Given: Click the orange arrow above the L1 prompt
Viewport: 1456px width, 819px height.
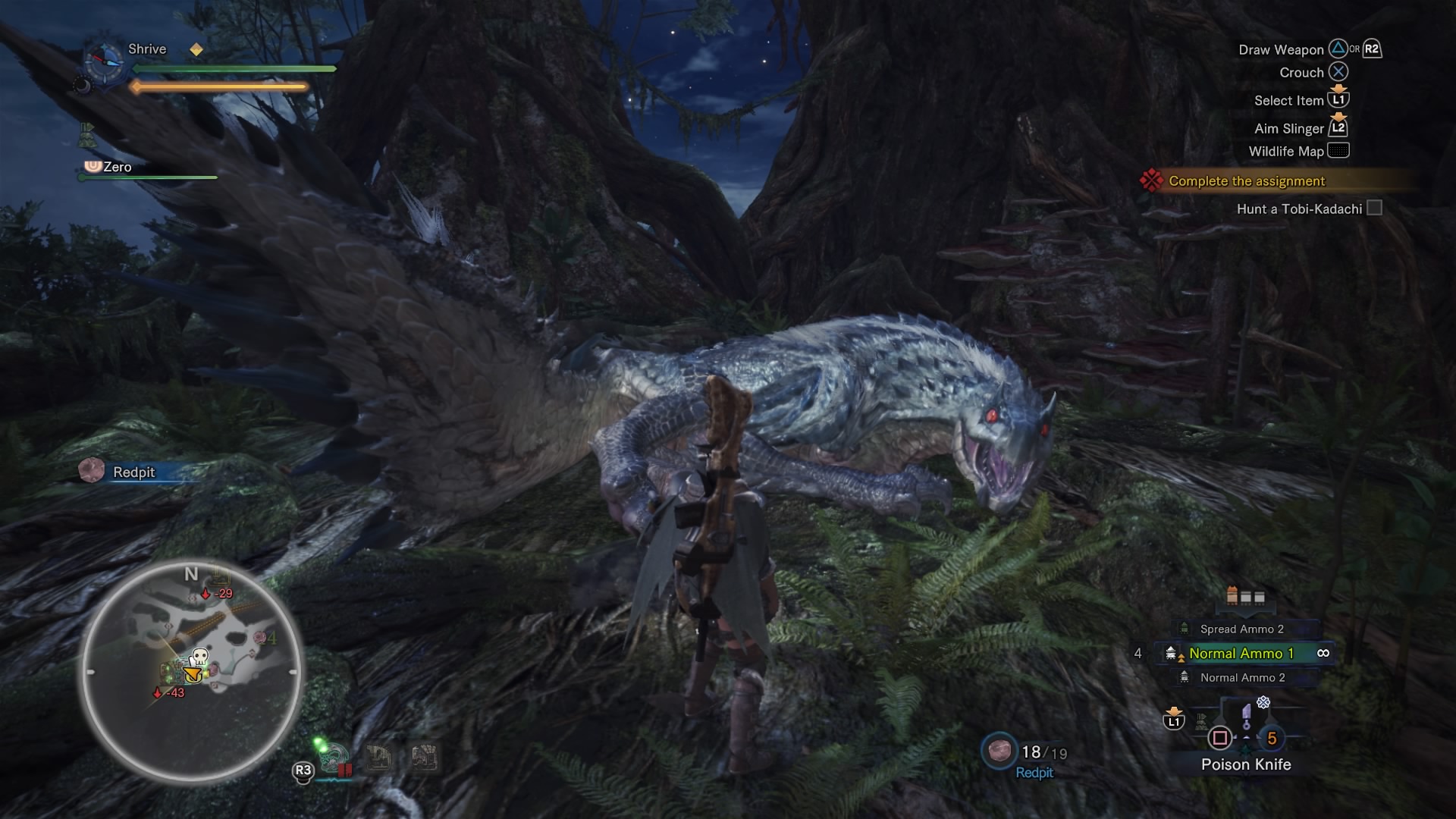Looking at the screenshot, I should [1174, 712].
